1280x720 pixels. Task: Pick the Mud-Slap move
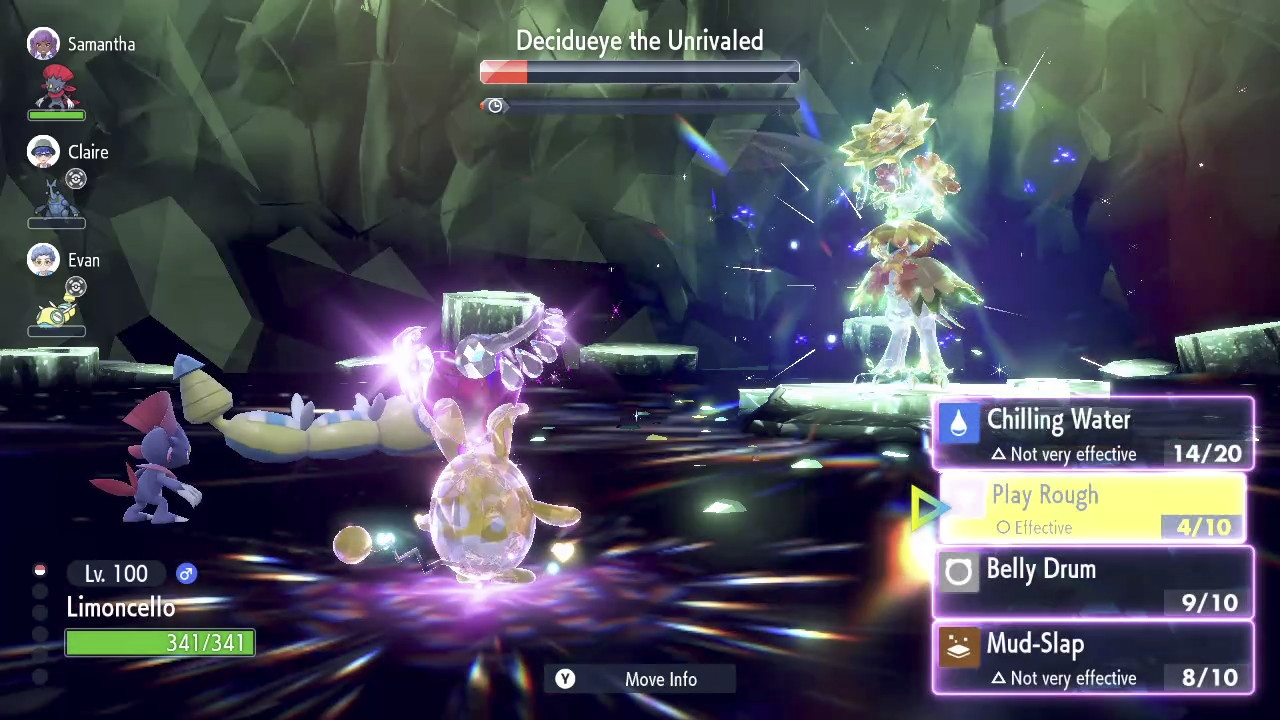click(x=1092, y=657)
